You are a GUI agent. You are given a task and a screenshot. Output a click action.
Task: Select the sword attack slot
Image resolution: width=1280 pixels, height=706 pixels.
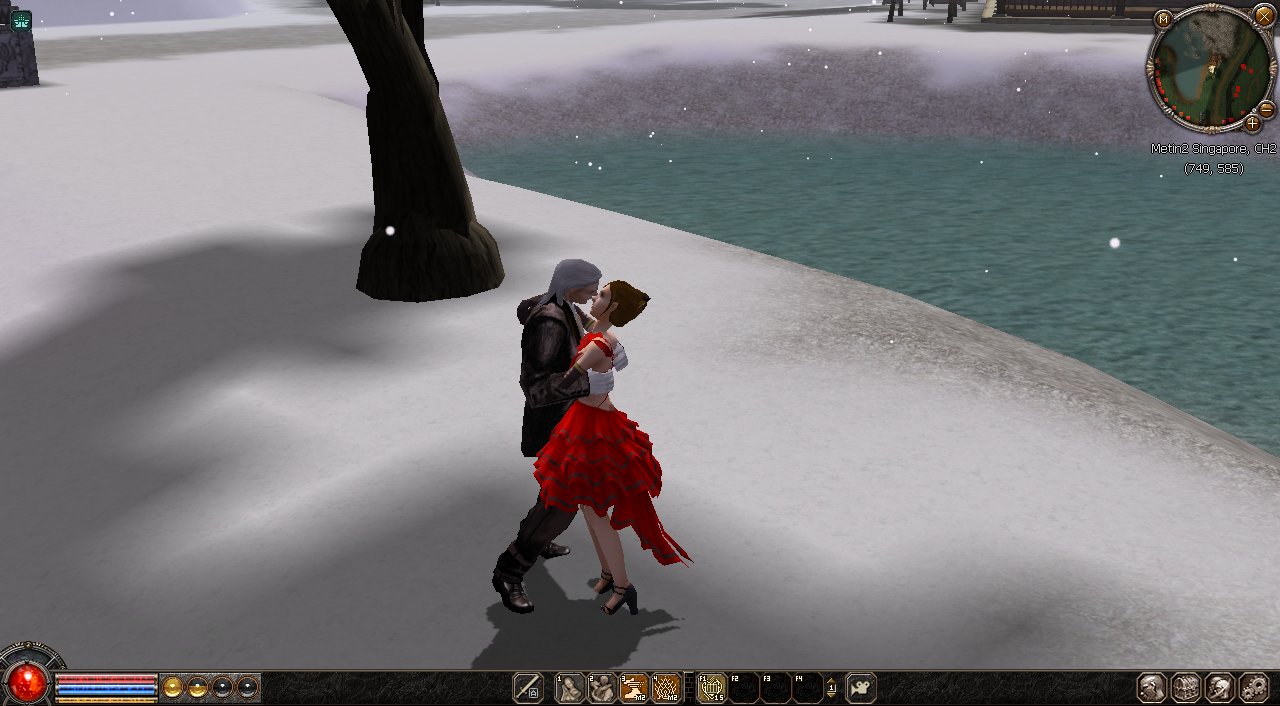click(527, 688)
